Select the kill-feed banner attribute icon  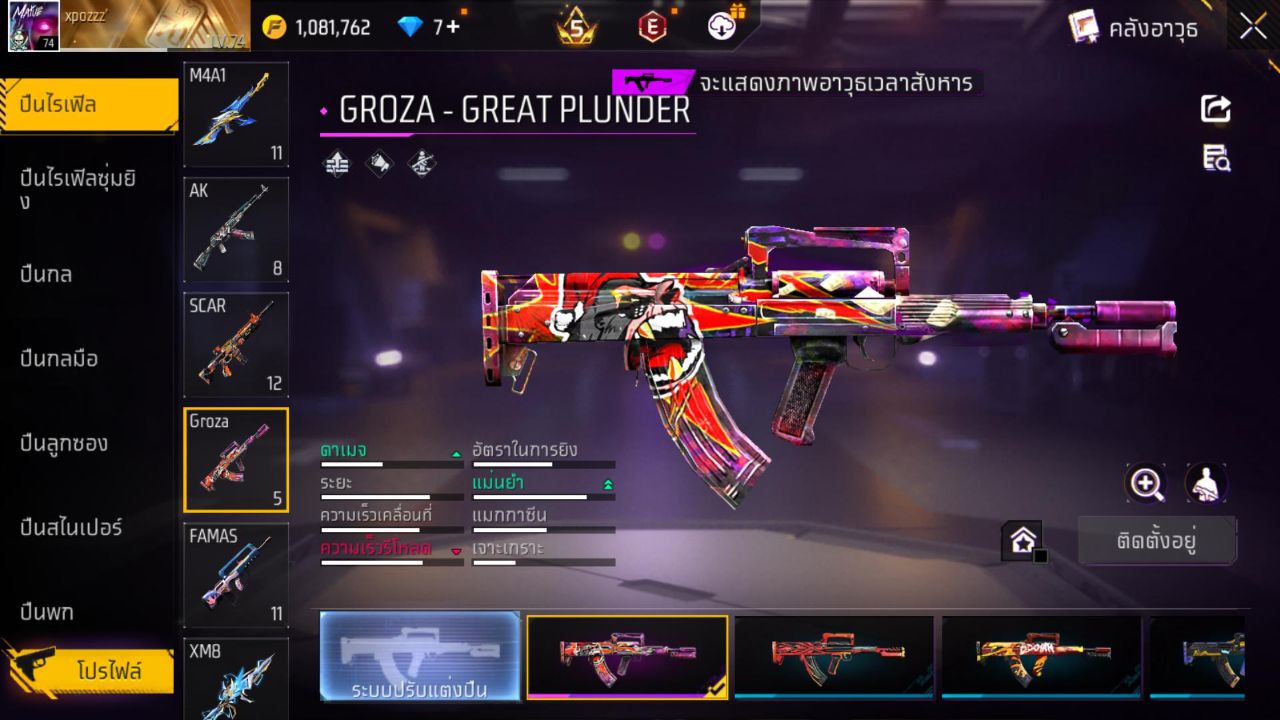380,165
